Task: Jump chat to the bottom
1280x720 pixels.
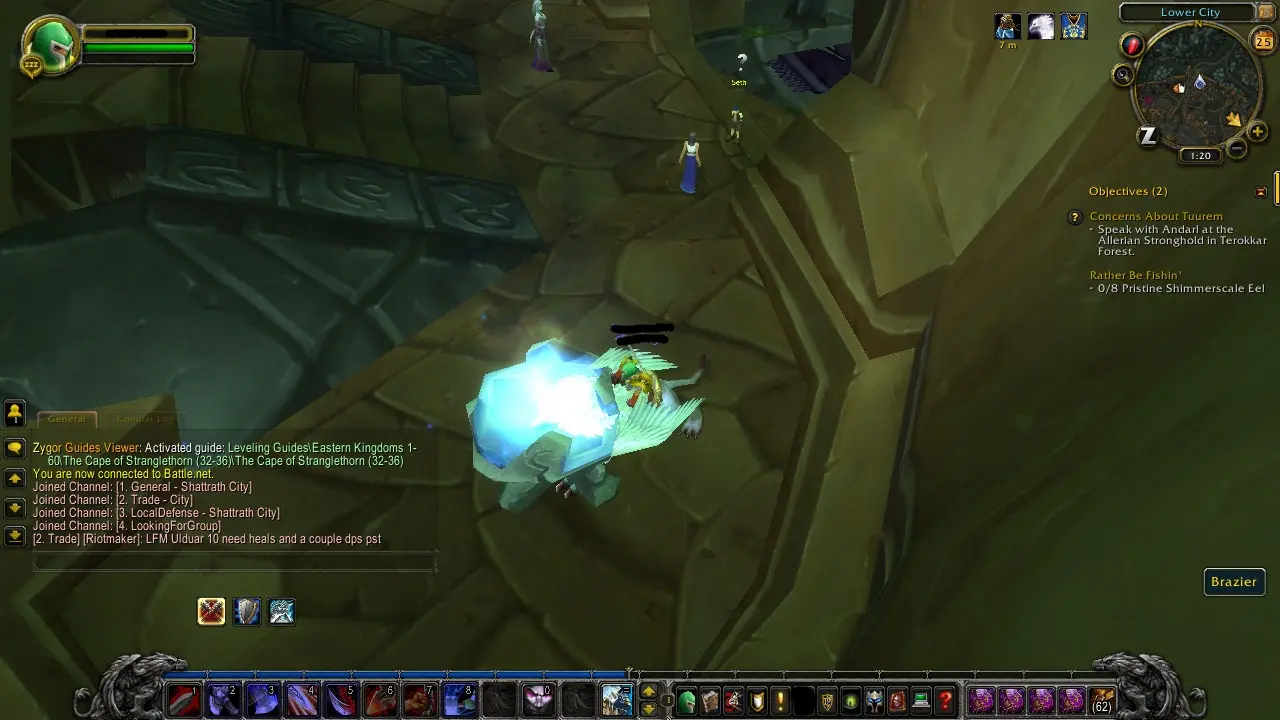Action: pos(15,536)
